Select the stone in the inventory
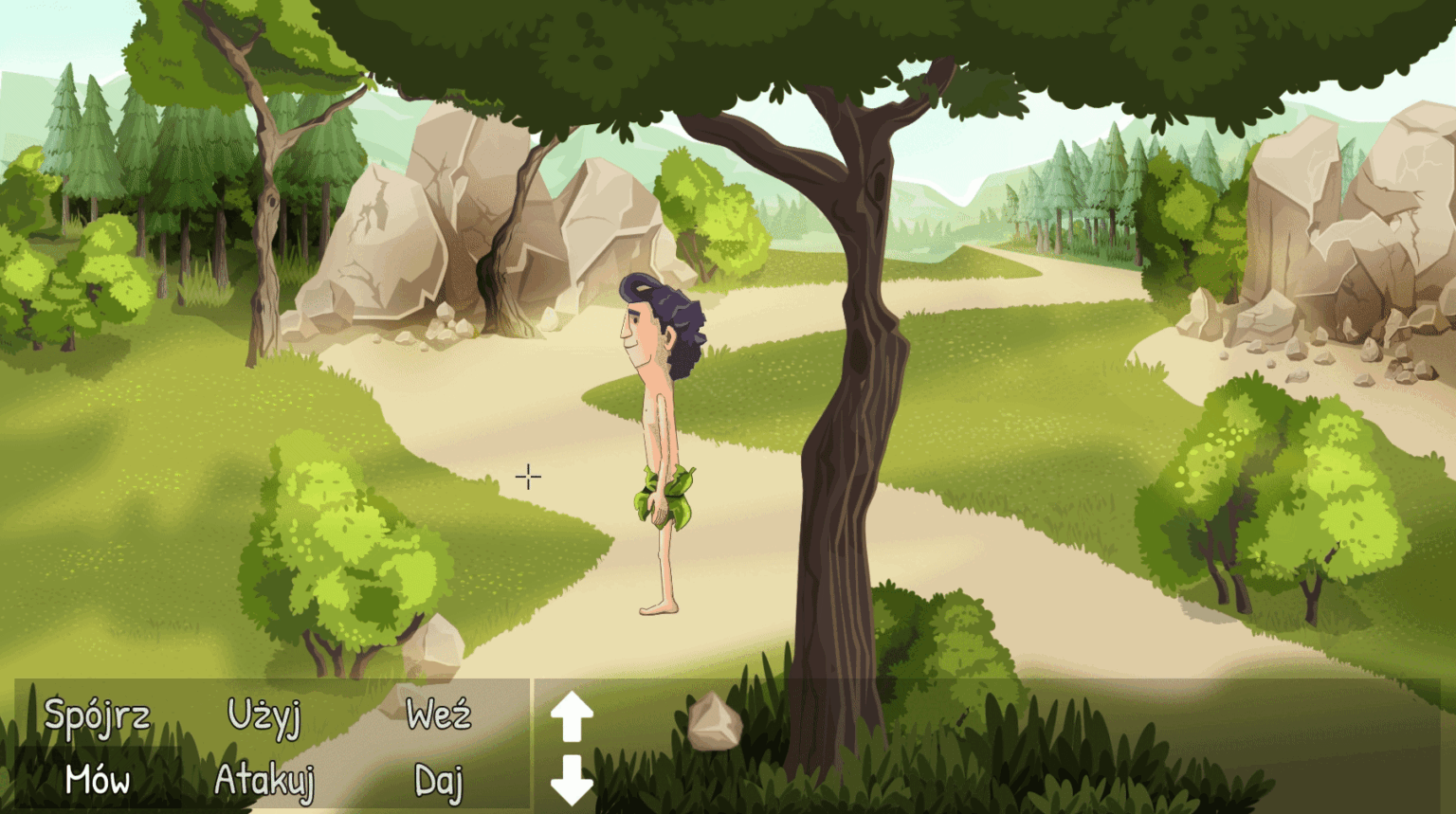This screenshot has height=814, width=1456. 714,722
